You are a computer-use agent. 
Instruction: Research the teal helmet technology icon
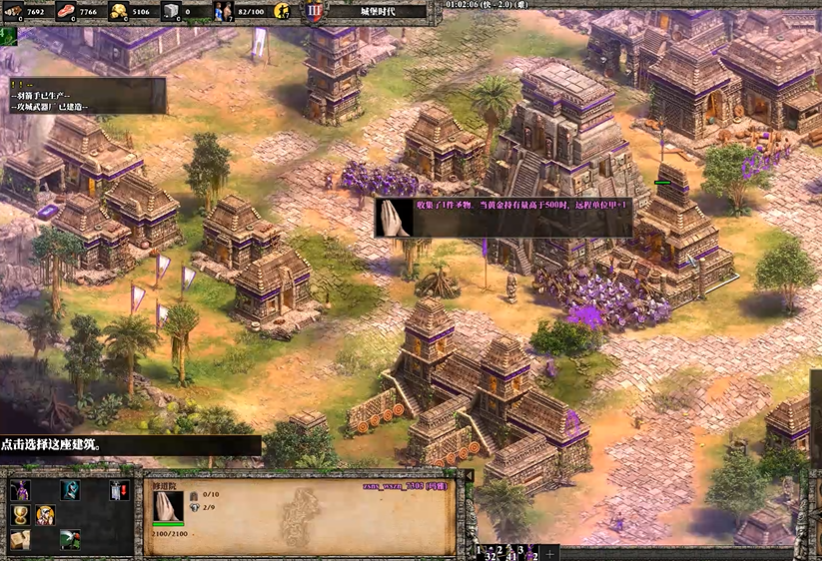[x=70, y=490]
